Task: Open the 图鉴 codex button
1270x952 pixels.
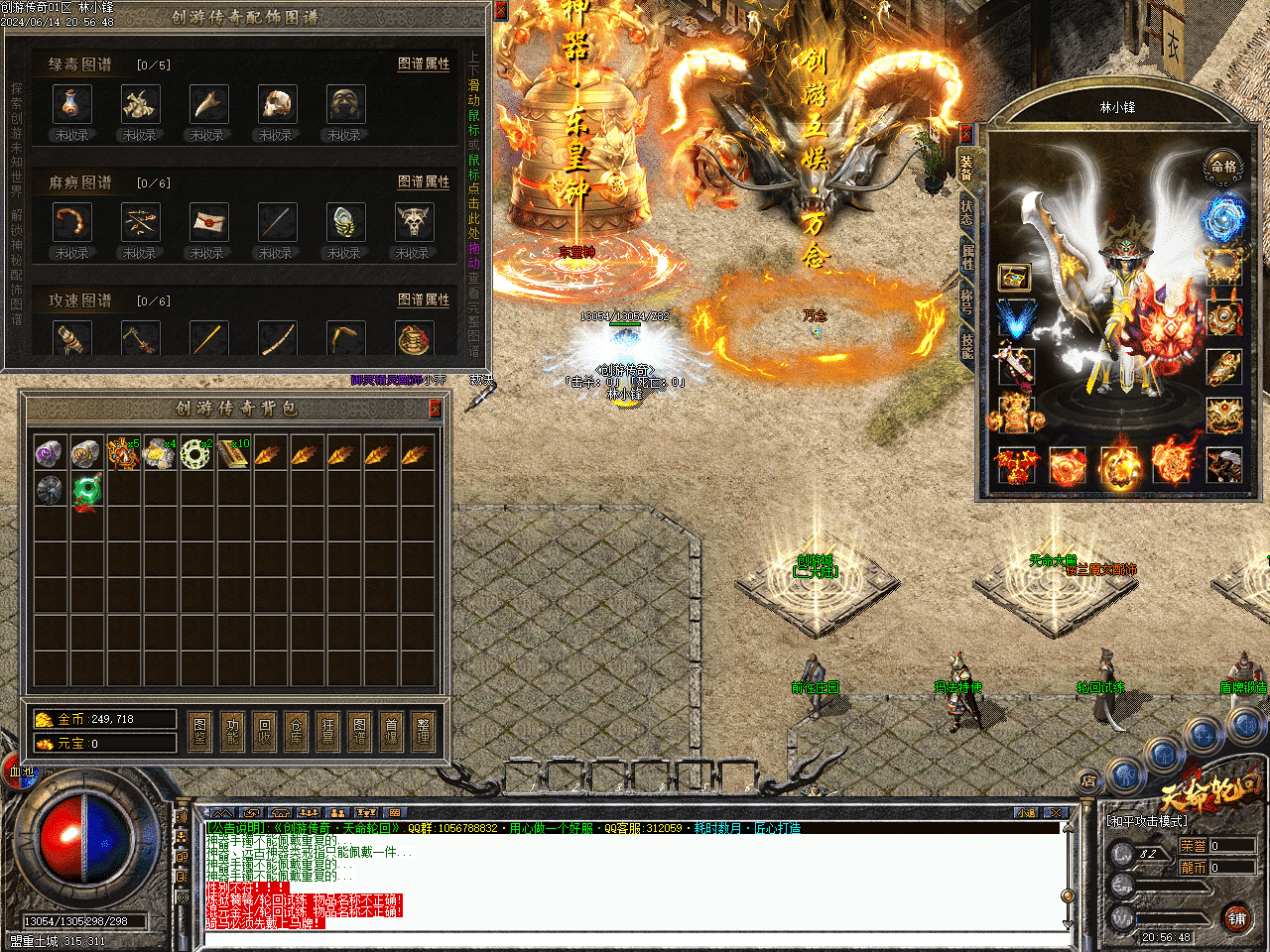Action: [200, 731]
